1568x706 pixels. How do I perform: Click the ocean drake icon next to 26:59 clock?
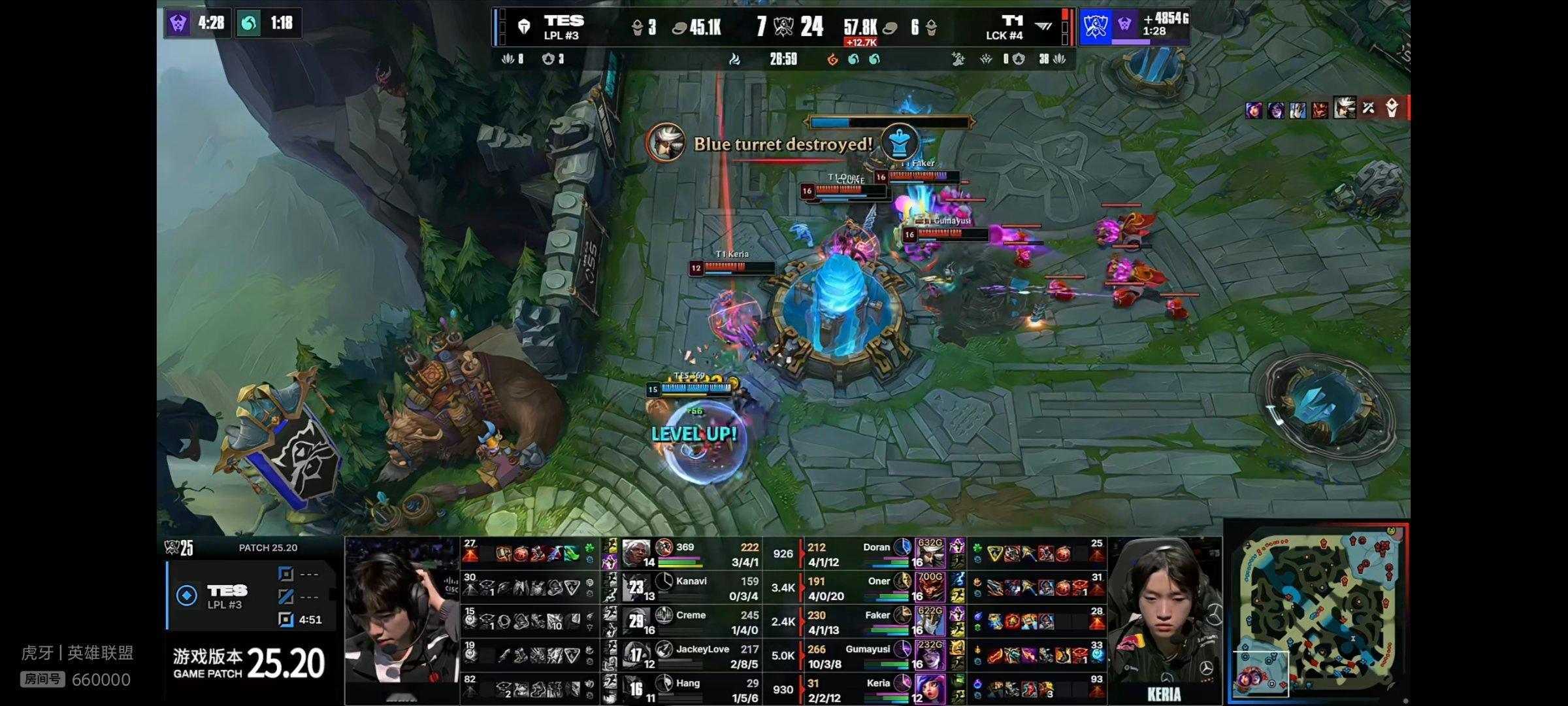(854, 59)
